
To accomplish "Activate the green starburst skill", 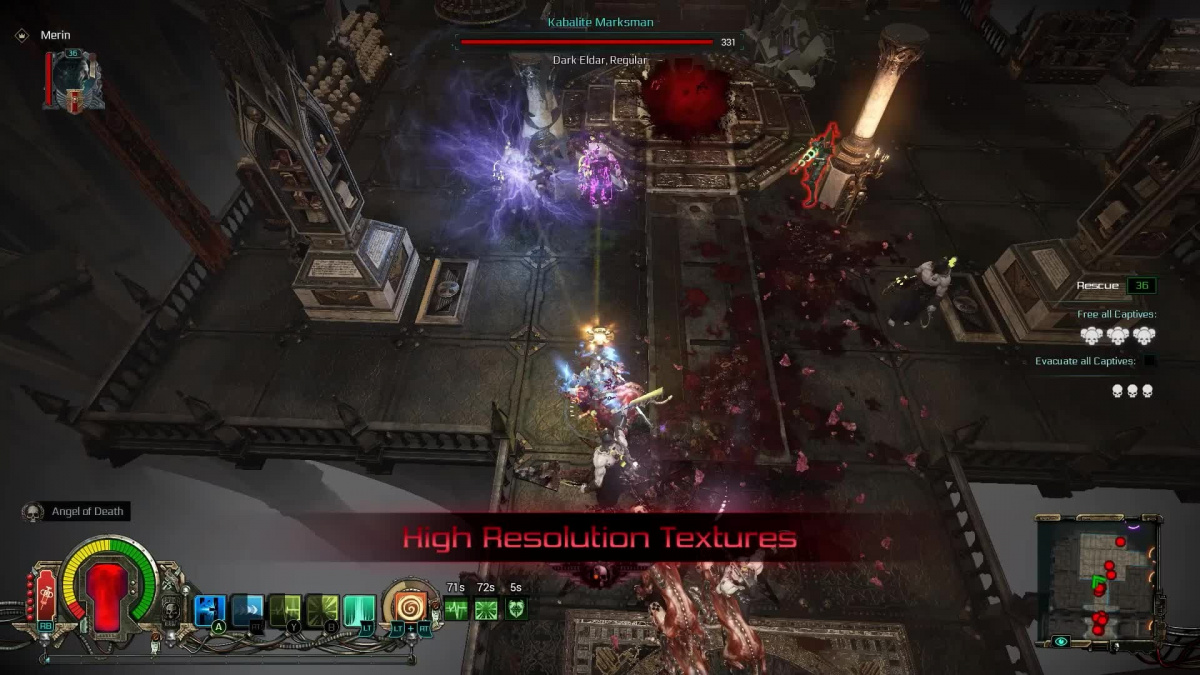I will [x=322, y=609].
